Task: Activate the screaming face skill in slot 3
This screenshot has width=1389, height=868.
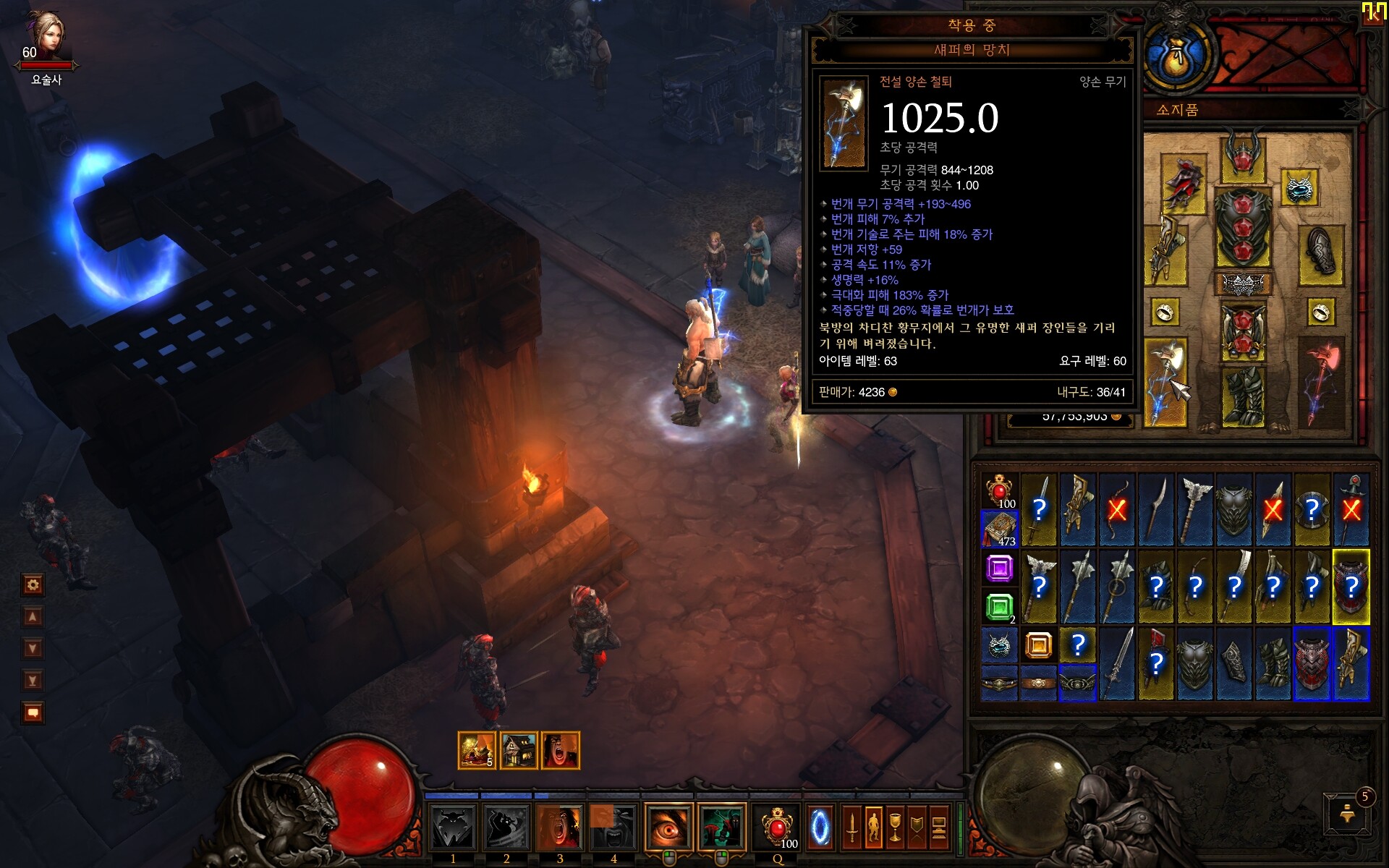Action: click(x=559, y=826)
